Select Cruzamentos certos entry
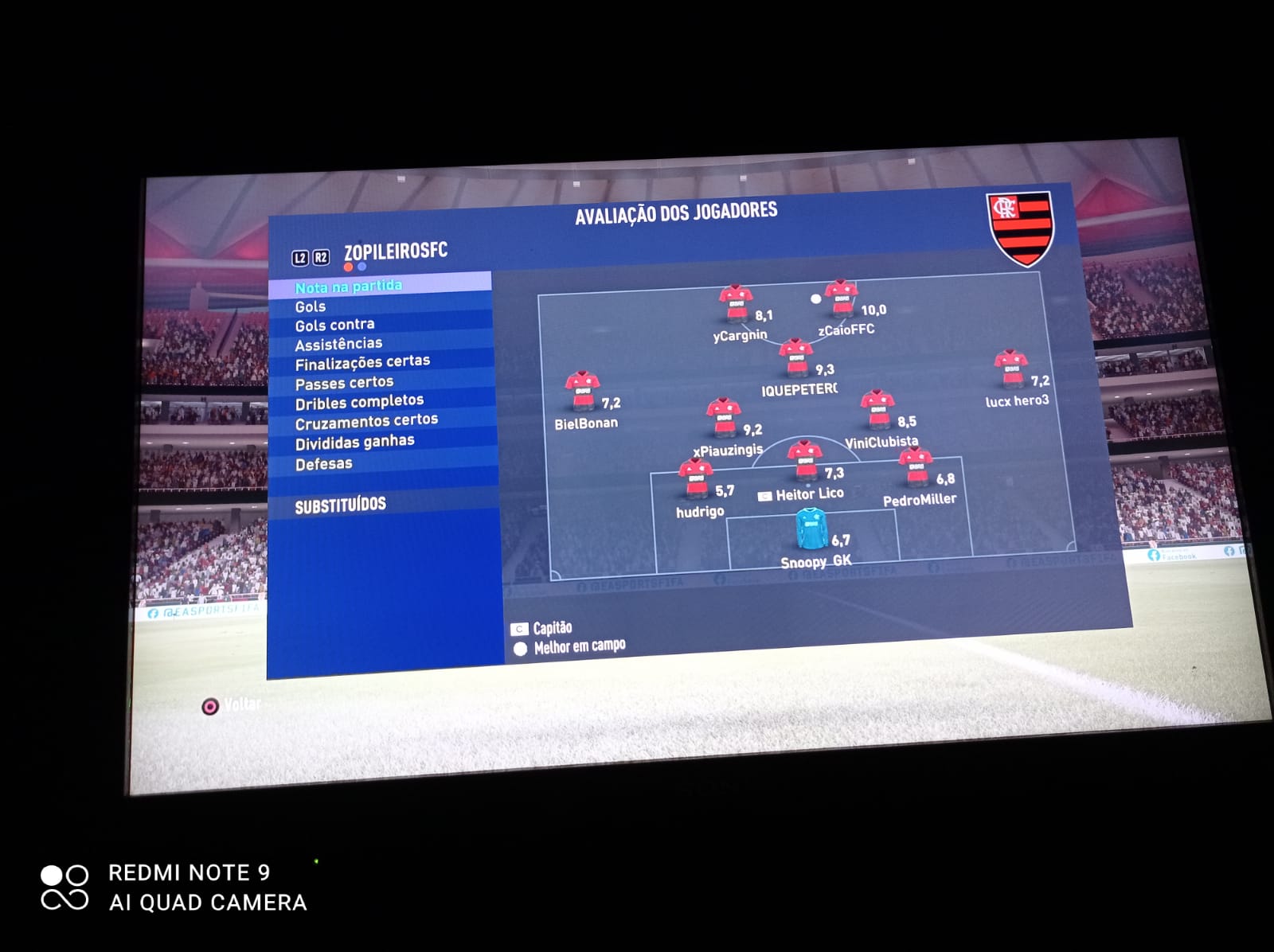The height and width of the screenshot is (952, 1274). pos(366,421)
